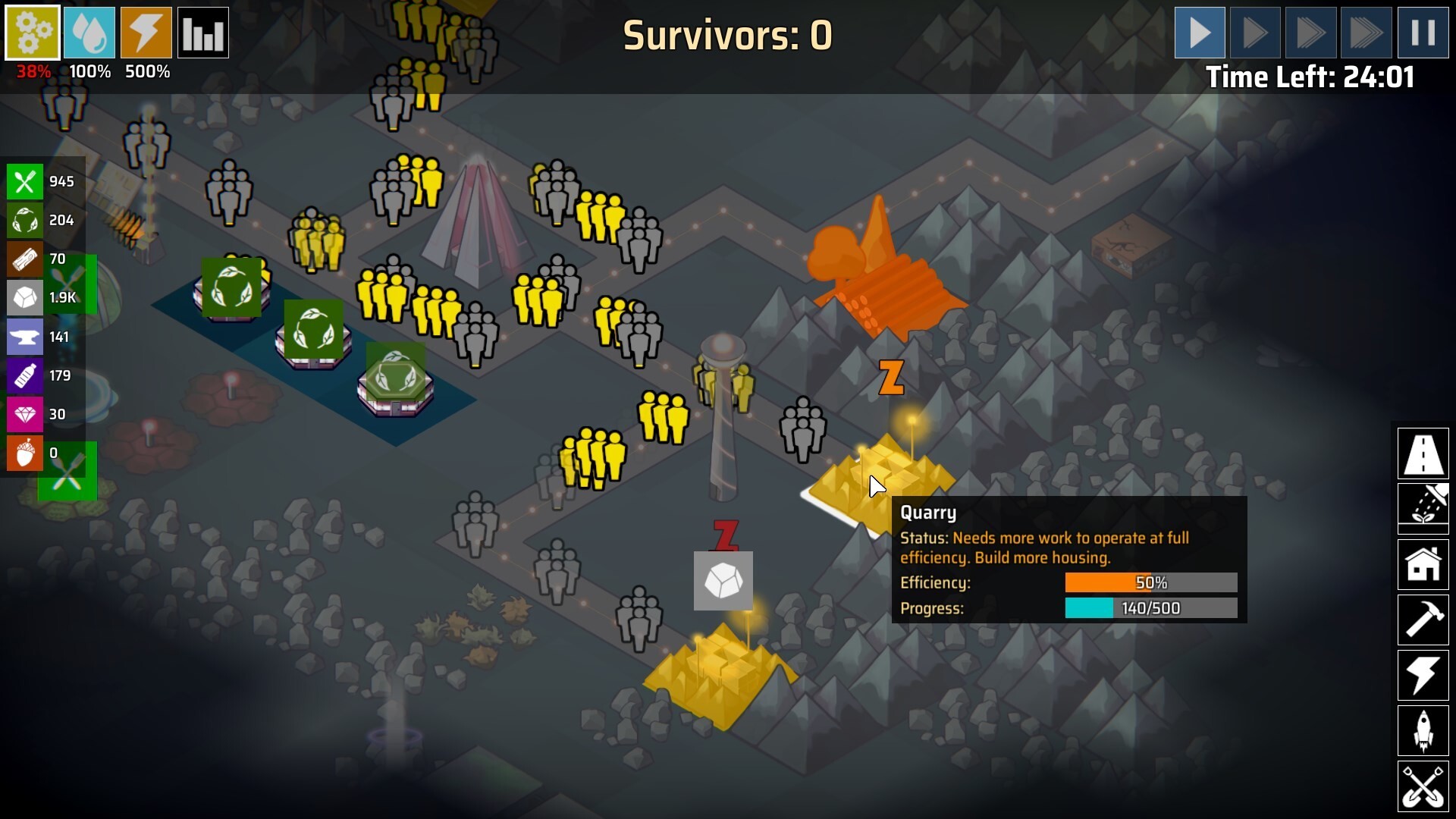Image resolution: width=1456 pixels, height=819 pixels.
Task: Click the acorn resource showing 0
Action: pos(25,453)
